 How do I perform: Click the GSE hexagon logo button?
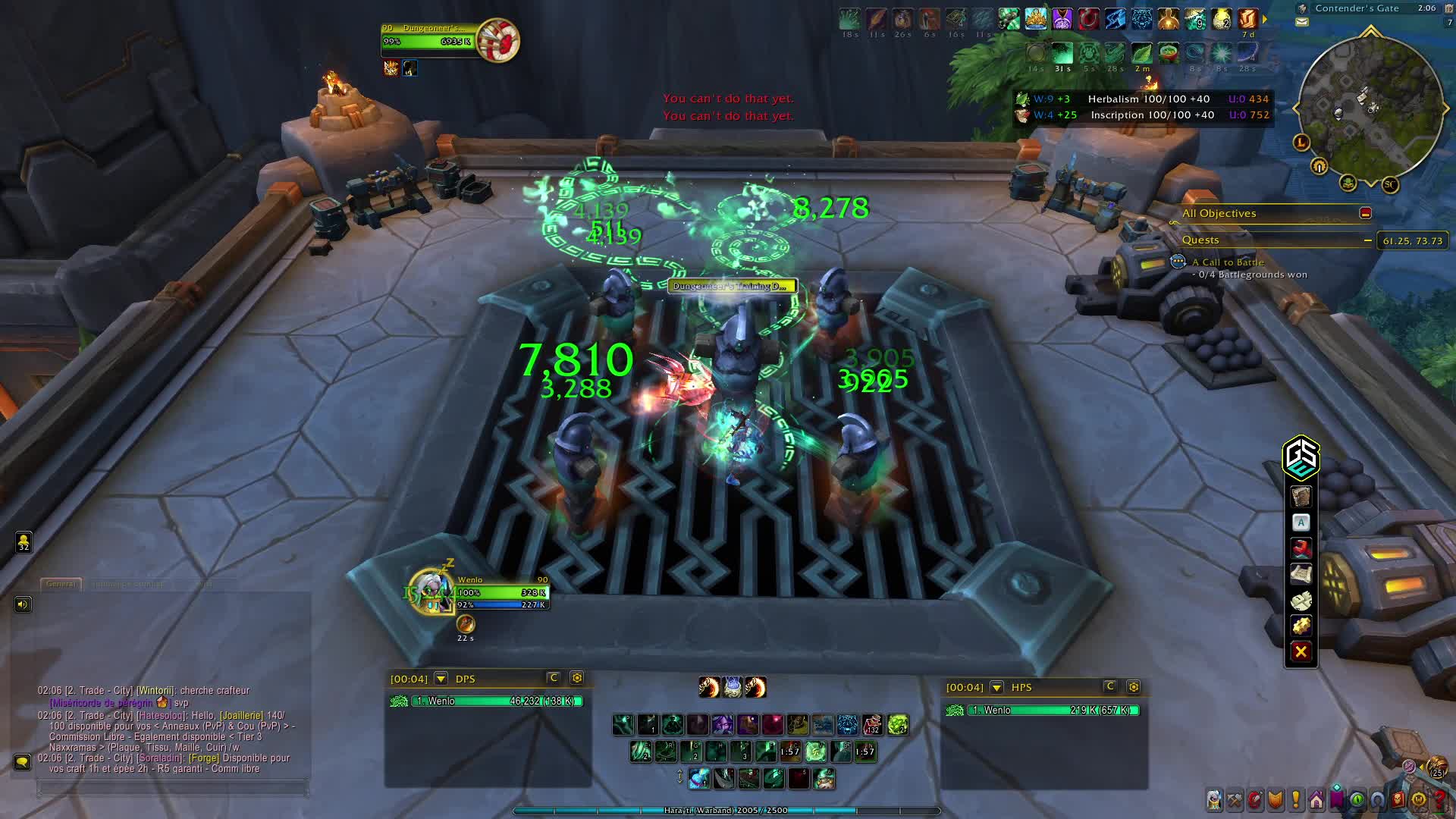point(1301,457)
